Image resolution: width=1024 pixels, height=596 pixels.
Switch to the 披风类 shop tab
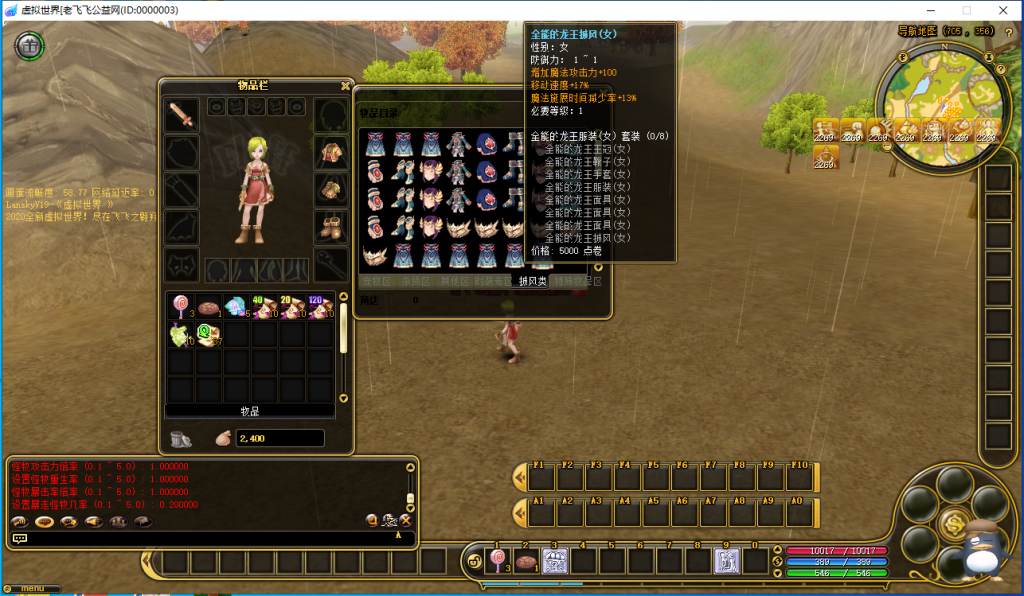(x=532, y=282)
